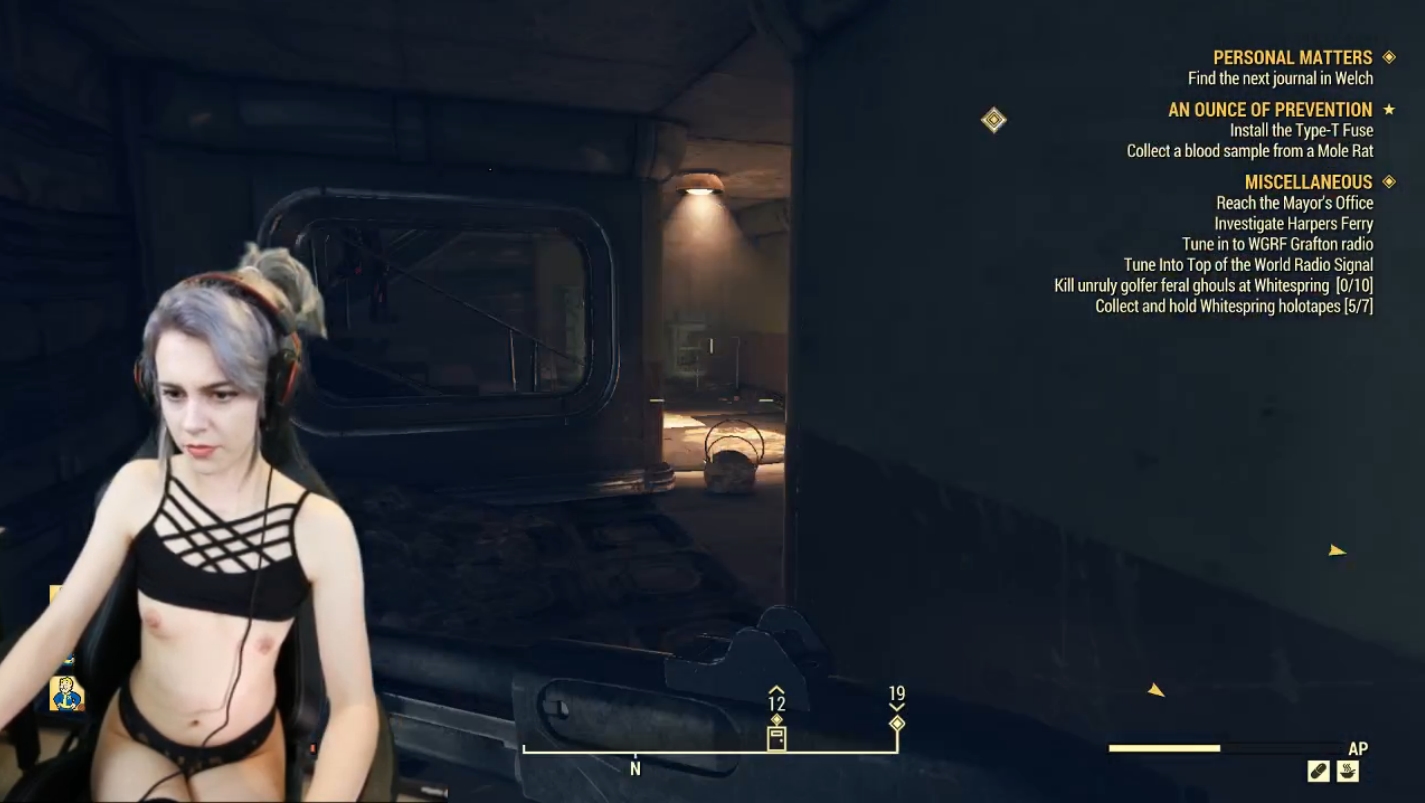Click the Find the next journal objective
The image size is (1425, 803).
click(1280, 78)
